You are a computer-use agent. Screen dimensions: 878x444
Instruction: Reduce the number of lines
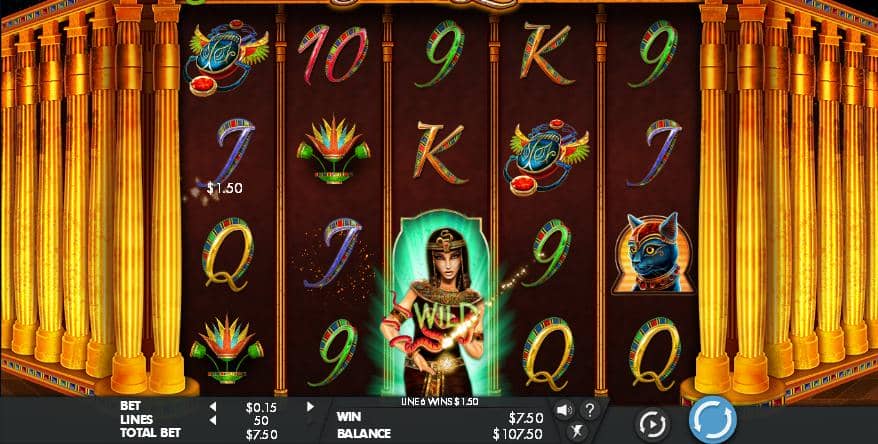212,420
